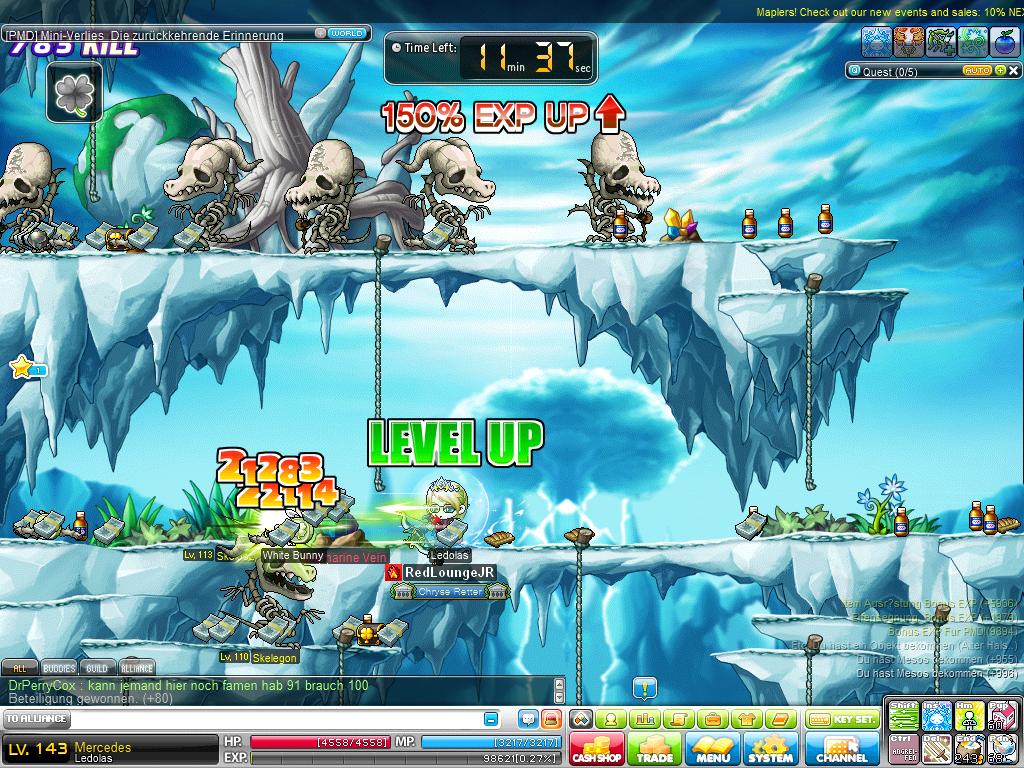Screen dimensions: 1024x768
Task: Close the Quest tracker bar
Action: (x=1014, y=71)
